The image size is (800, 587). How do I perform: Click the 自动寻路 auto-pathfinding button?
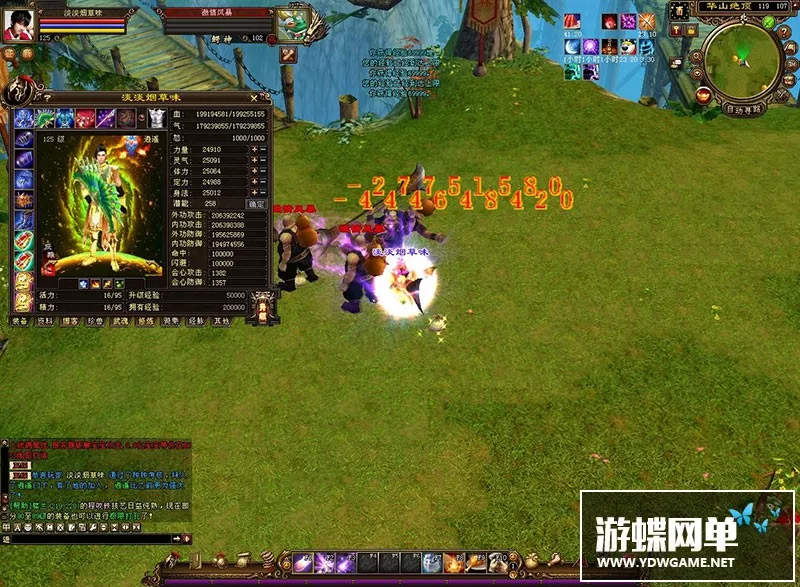(742, 109)
